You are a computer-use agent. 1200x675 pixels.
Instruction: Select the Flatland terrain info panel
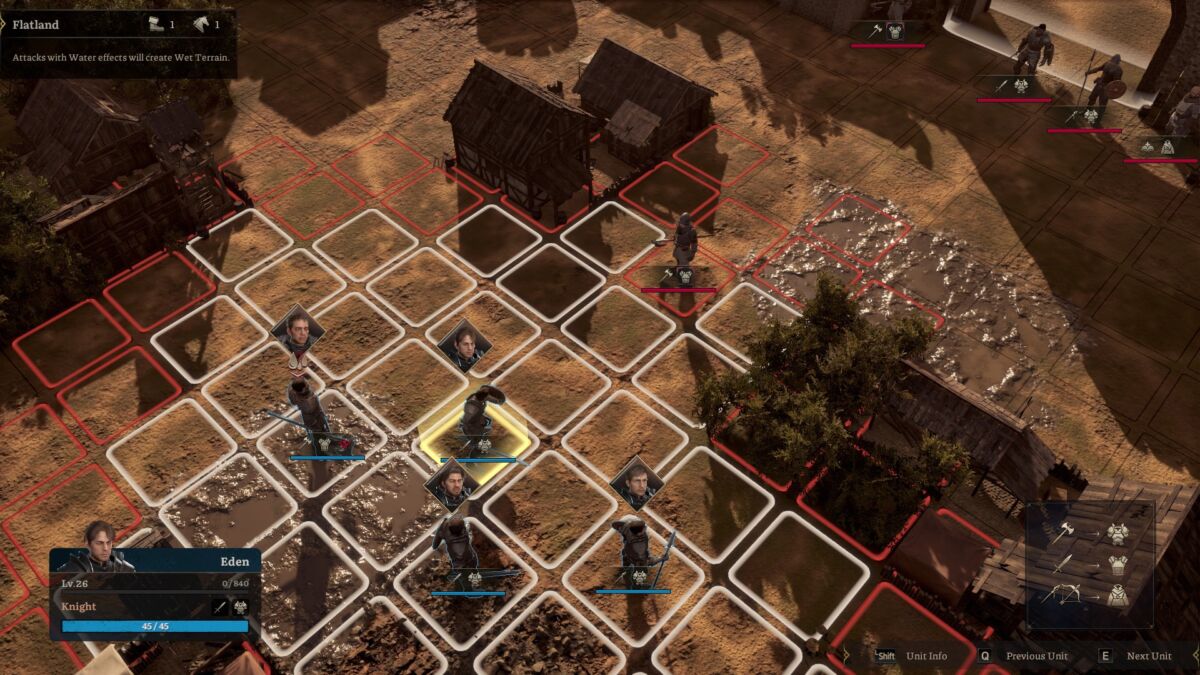pos(118,41)
